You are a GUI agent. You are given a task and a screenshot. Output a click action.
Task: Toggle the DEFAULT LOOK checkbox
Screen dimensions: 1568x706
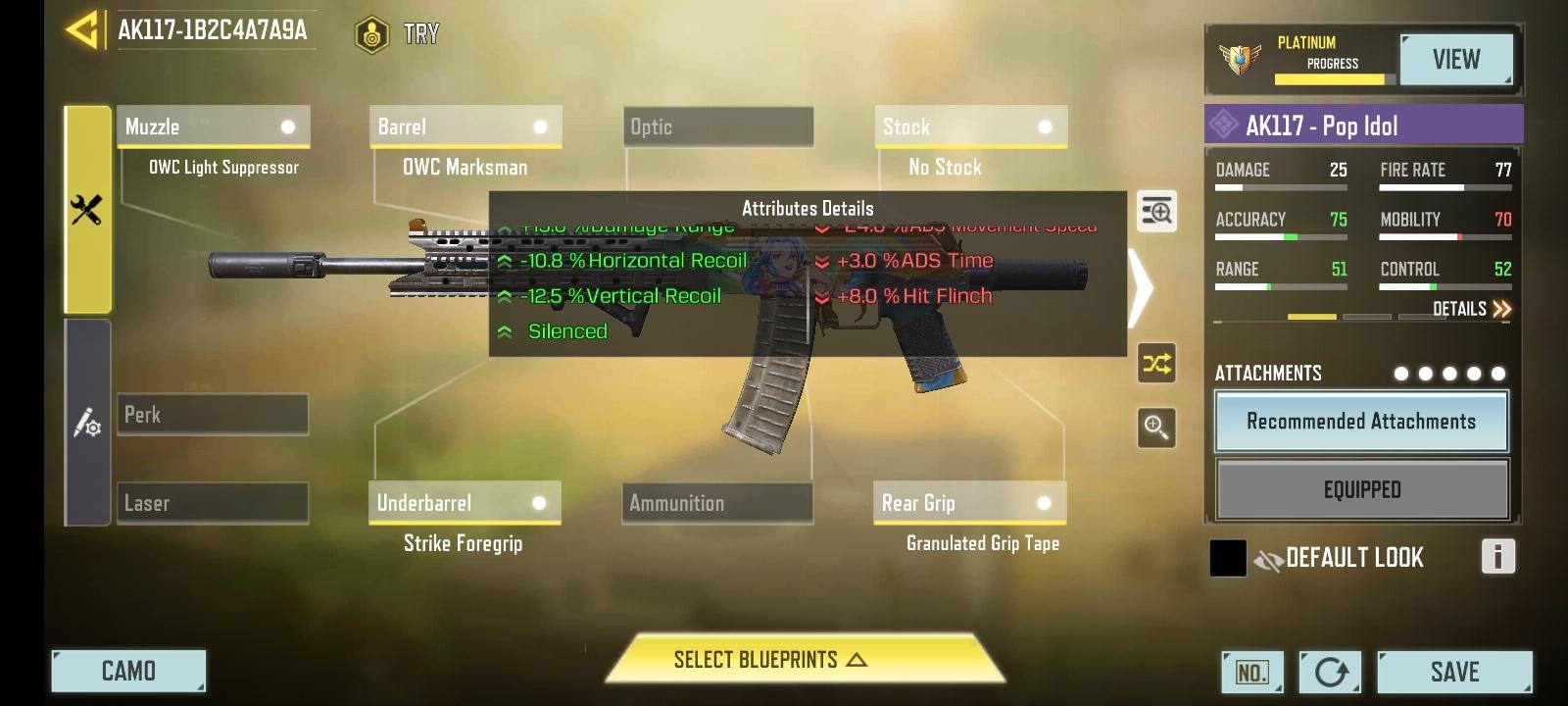(1227, 557)
